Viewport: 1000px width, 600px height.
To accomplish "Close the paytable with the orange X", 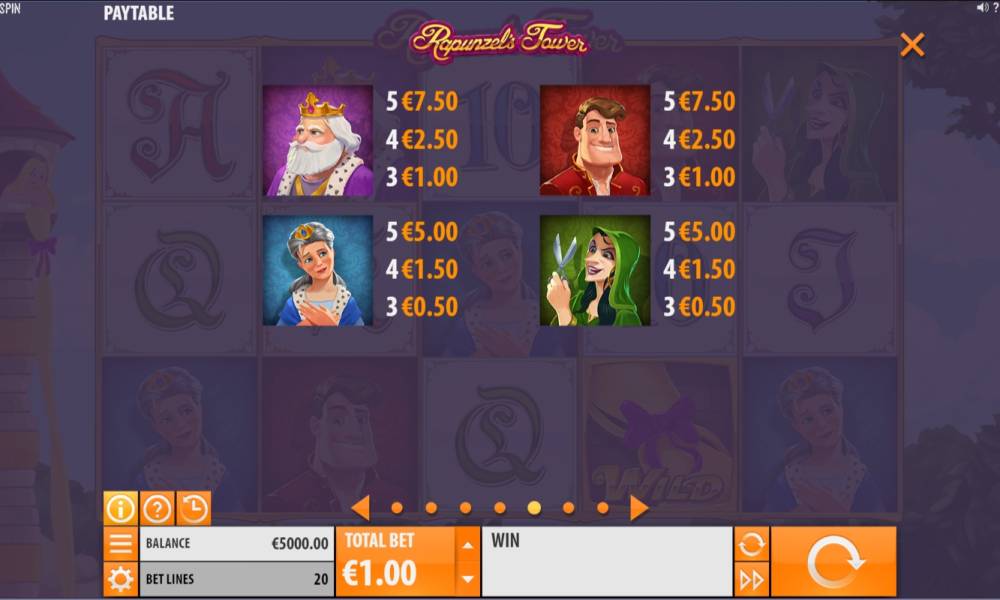I will coord(912,45).
